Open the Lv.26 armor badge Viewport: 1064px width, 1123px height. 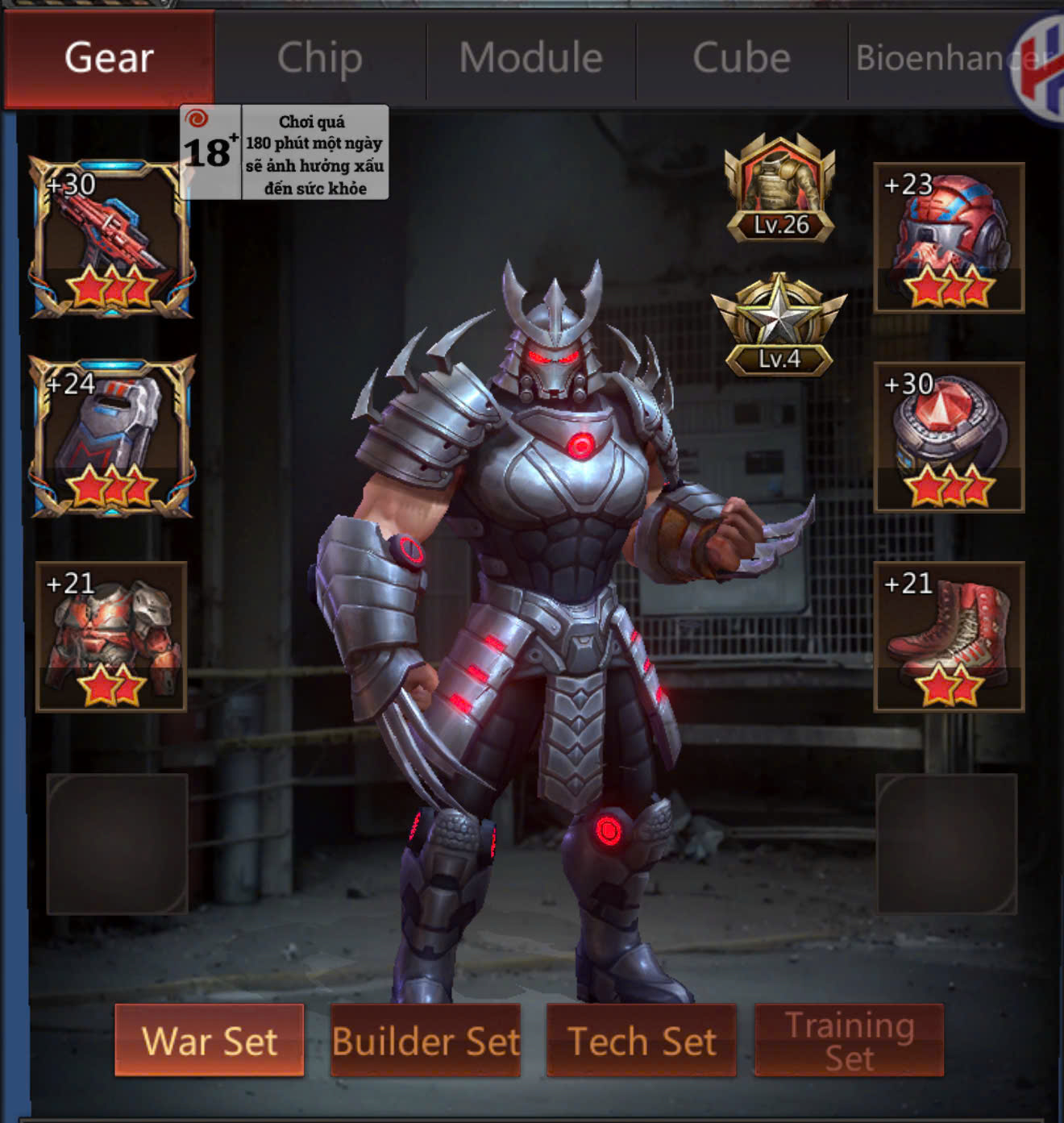click(779, 189)
